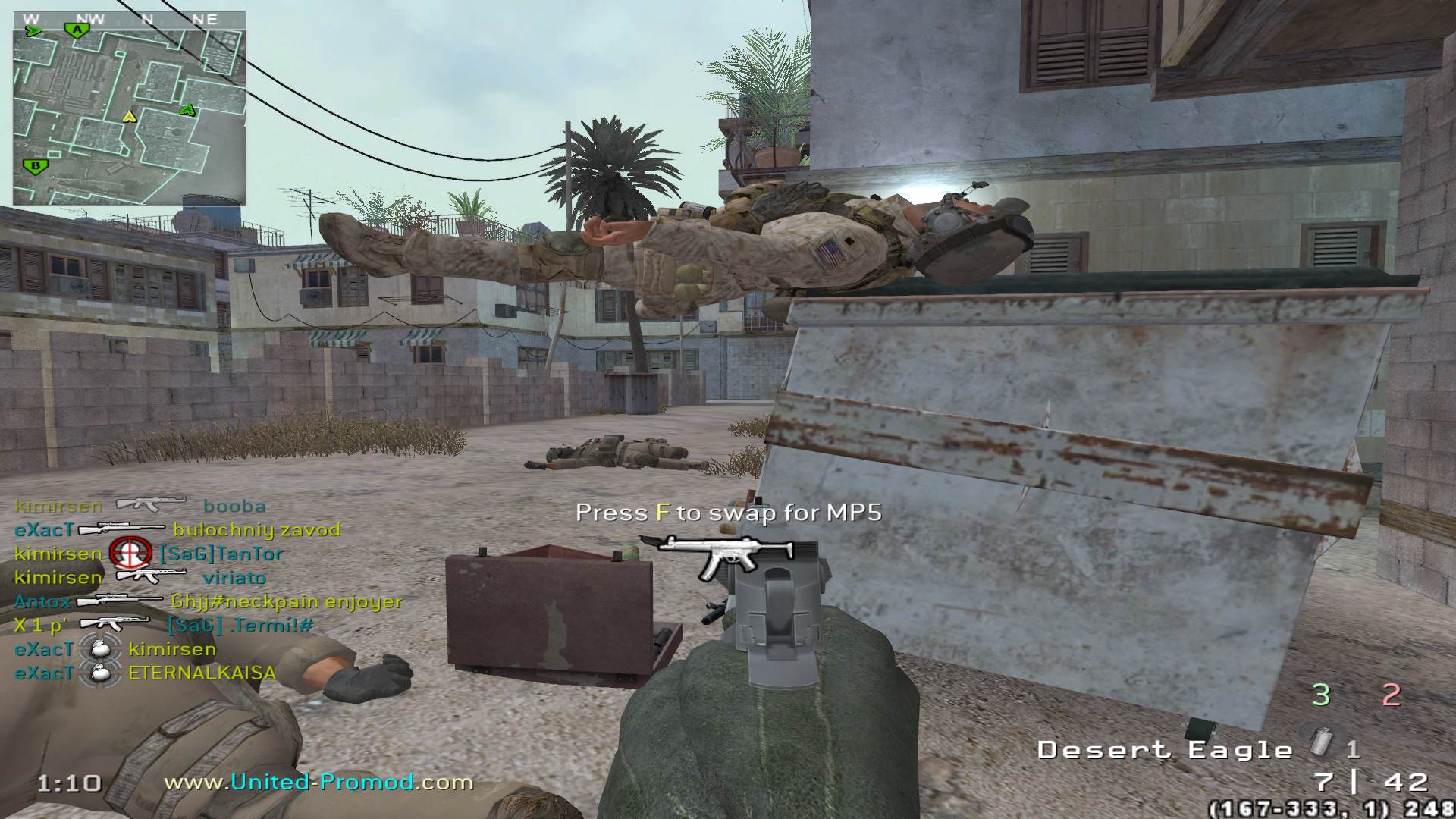Open the www.United-Promod.com link text

(x=318, y=782)
